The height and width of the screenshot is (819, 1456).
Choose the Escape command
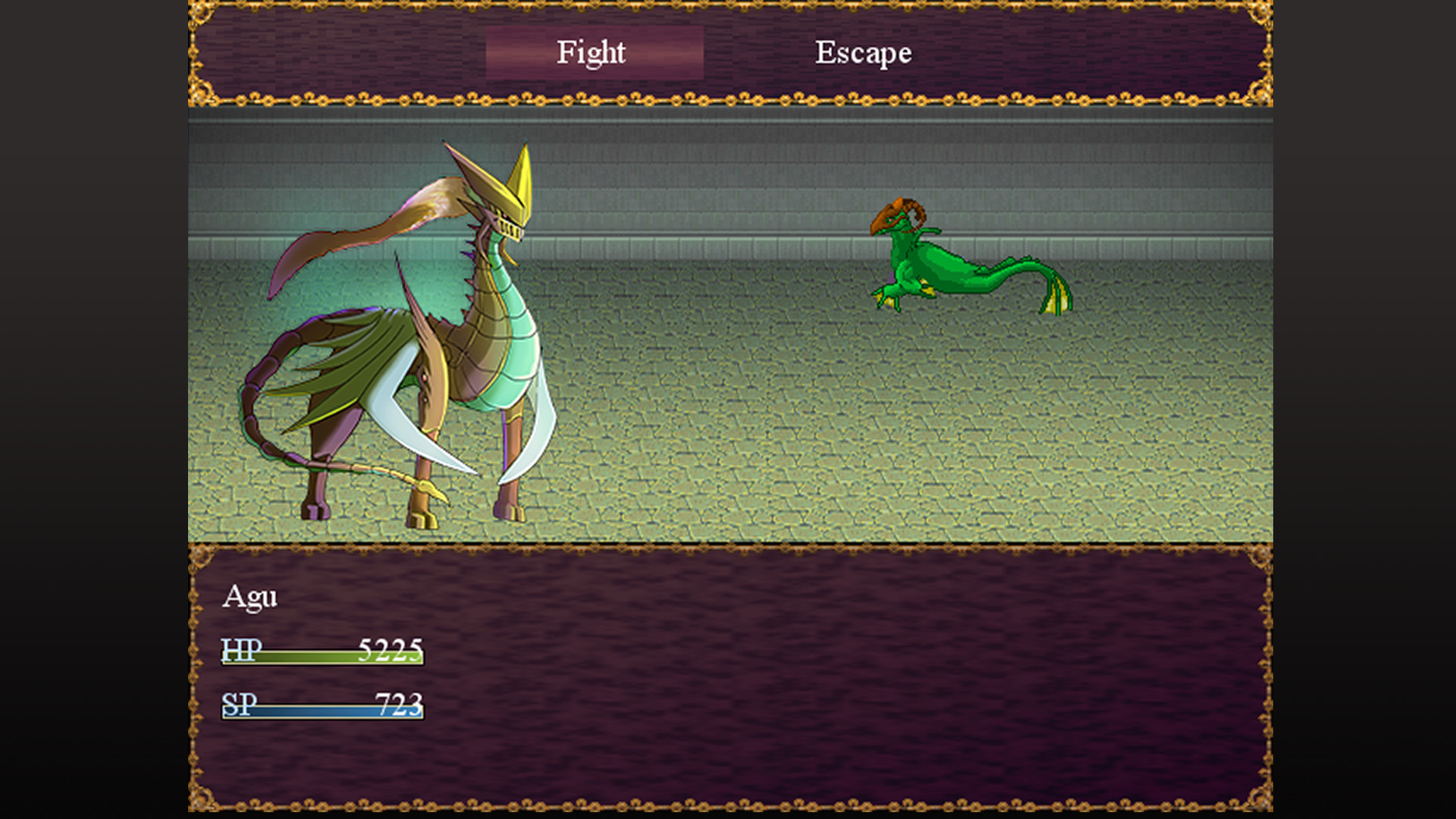click(863, 52)
